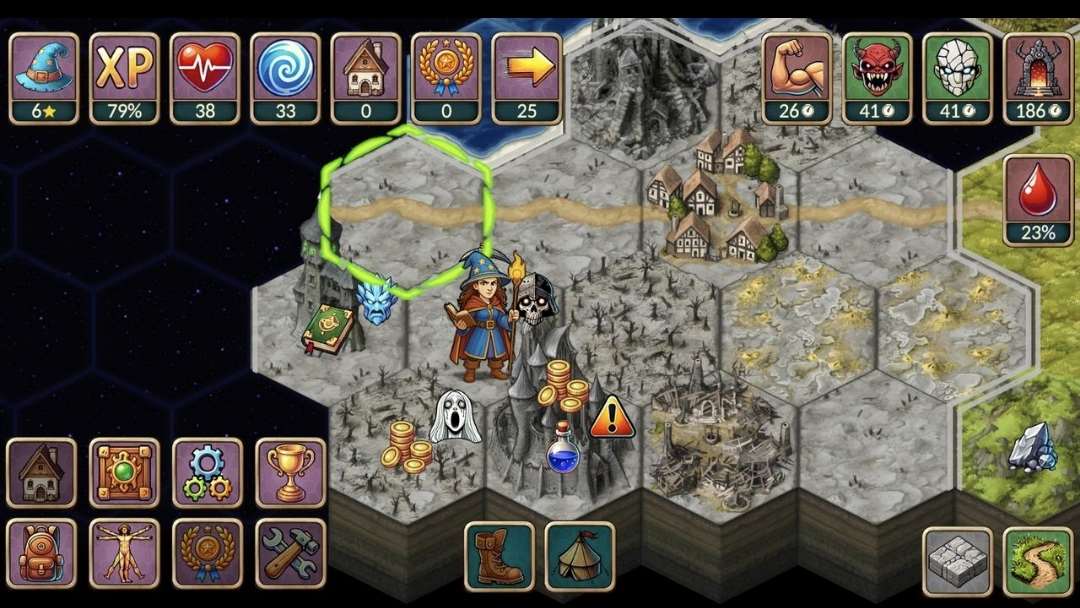Select the flexing arm strength icon

tap(797, 77)
